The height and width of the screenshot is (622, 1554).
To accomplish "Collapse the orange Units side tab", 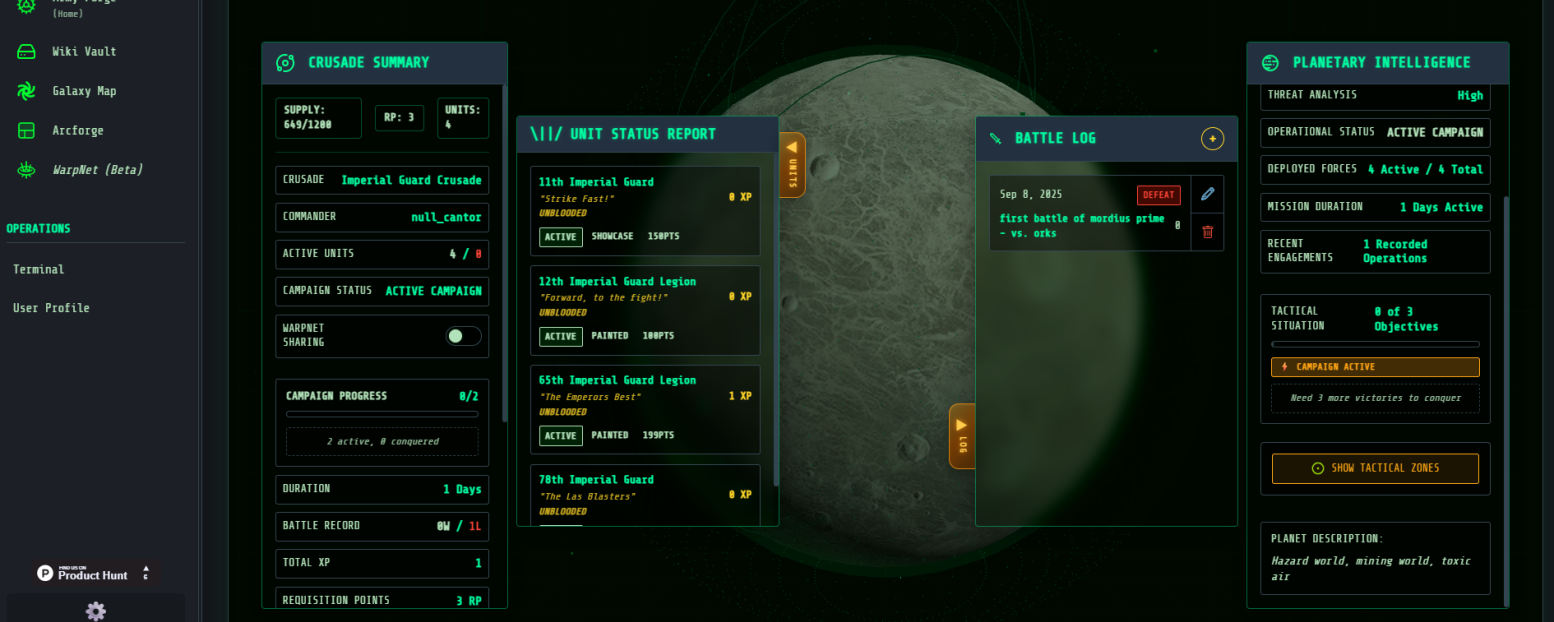I will pos(792,164).
